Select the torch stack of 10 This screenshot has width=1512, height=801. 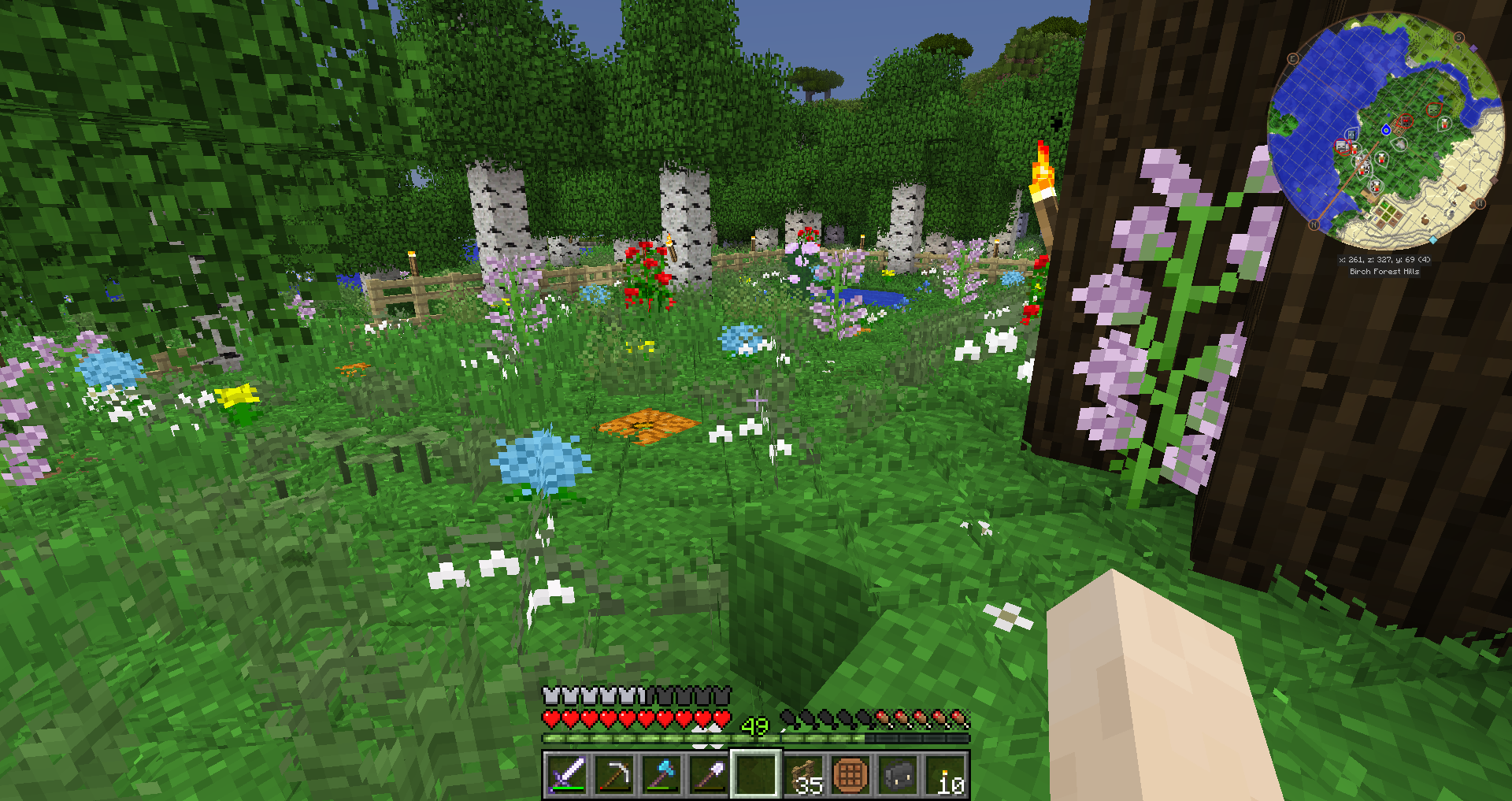click(945, 774)
